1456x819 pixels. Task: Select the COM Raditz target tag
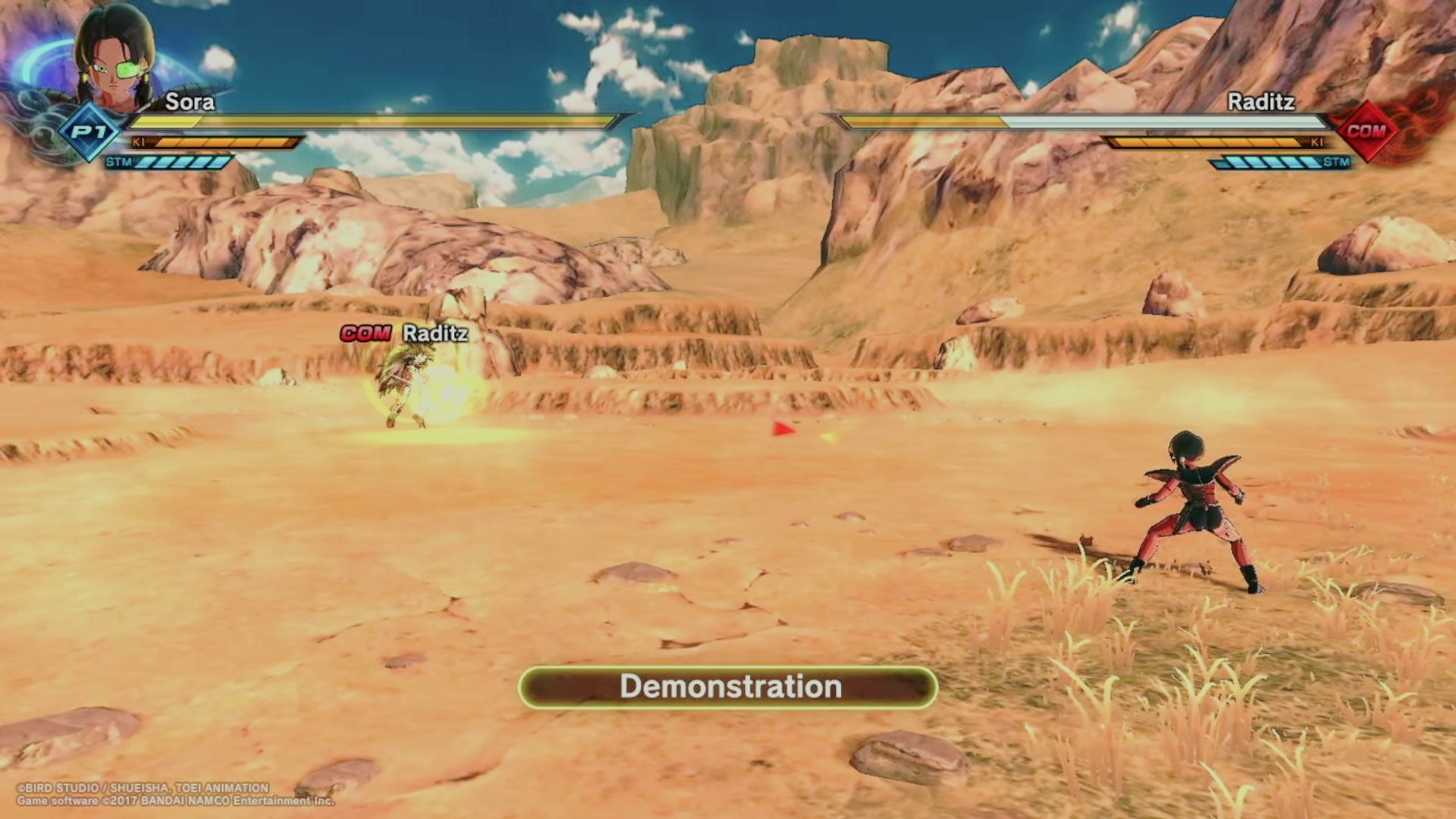404,334
